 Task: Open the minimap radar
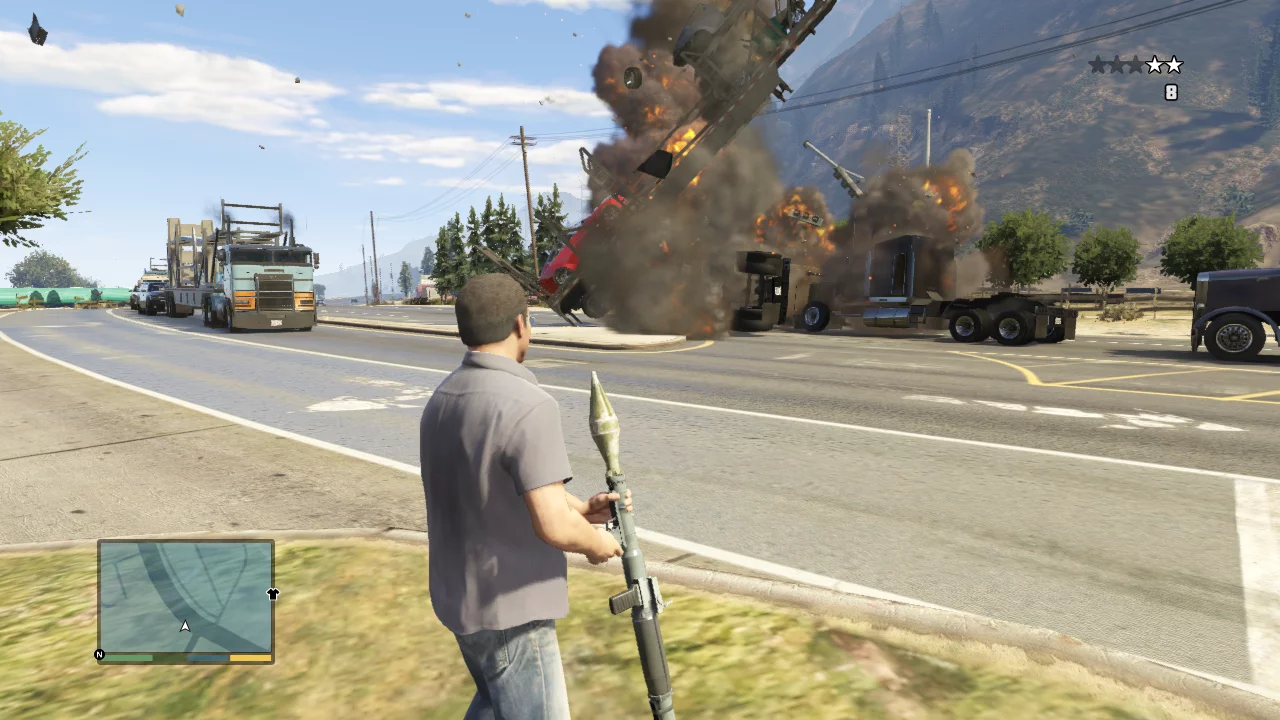click(186, 597)
